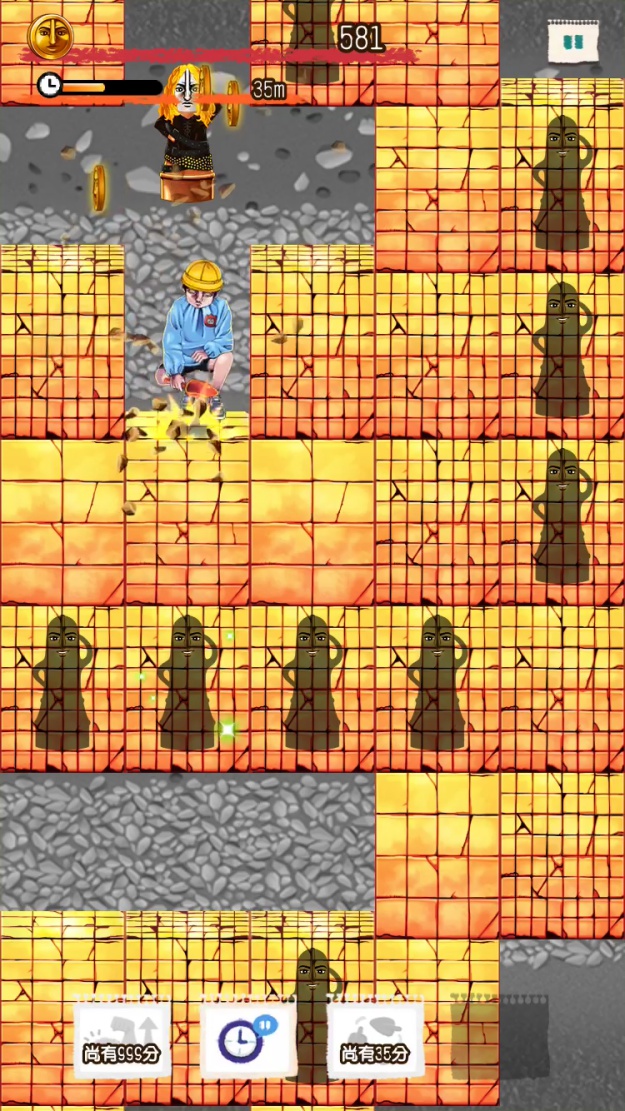
Task: Tap the power-up showing 35分
Action: click(x=375, y=1038)
